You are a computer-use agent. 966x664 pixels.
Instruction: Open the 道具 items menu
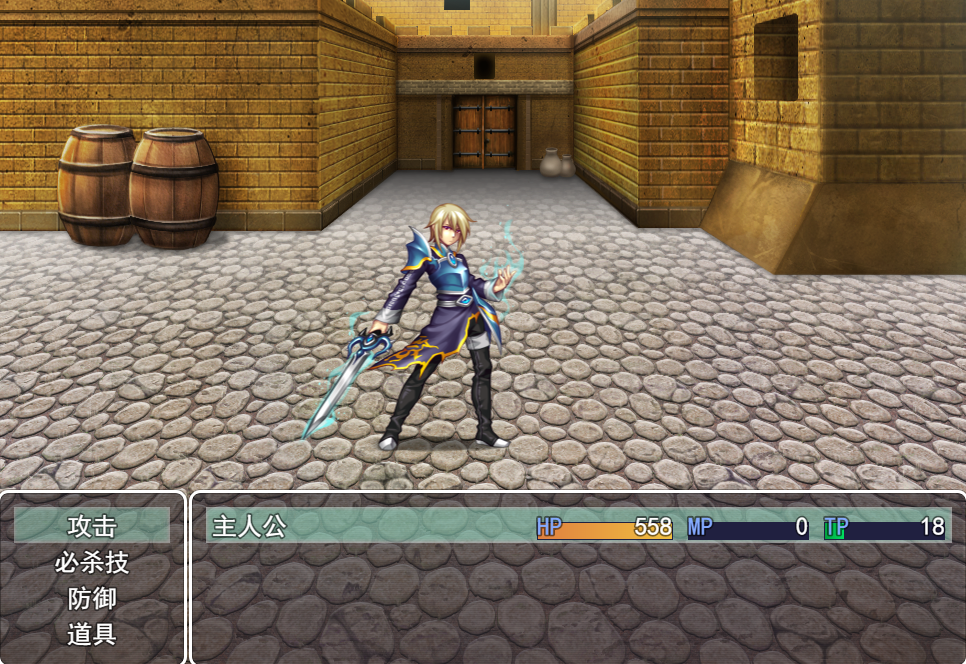click(x=92, y=634)
